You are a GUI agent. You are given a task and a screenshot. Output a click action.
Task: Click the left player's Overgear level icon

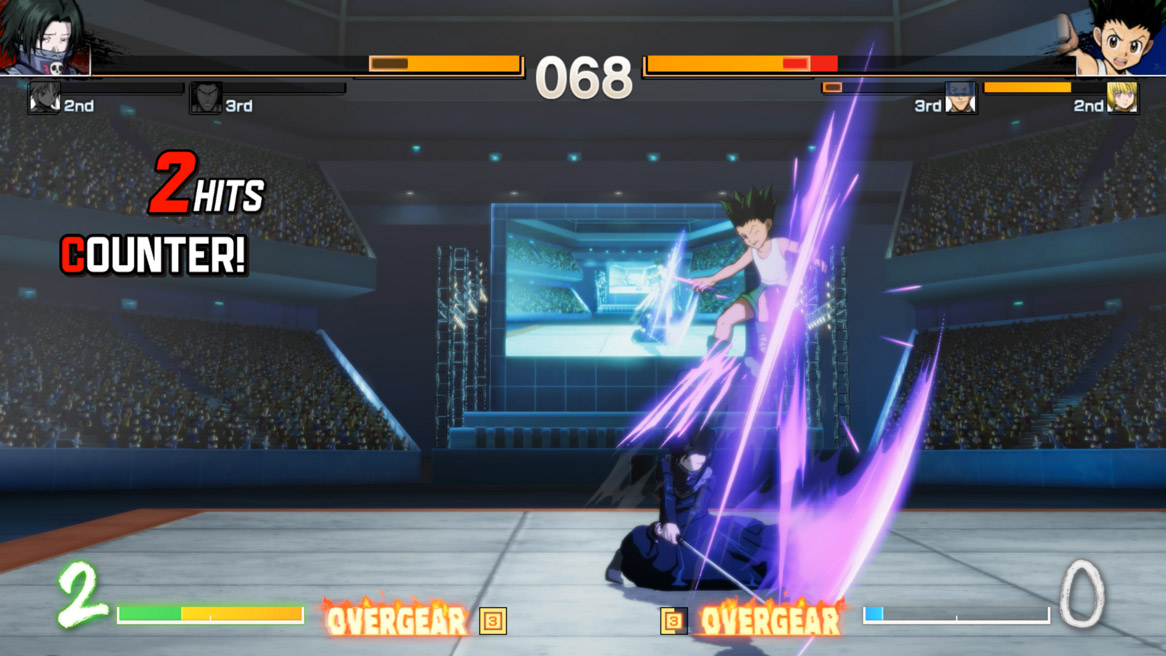tap(493, 621)
